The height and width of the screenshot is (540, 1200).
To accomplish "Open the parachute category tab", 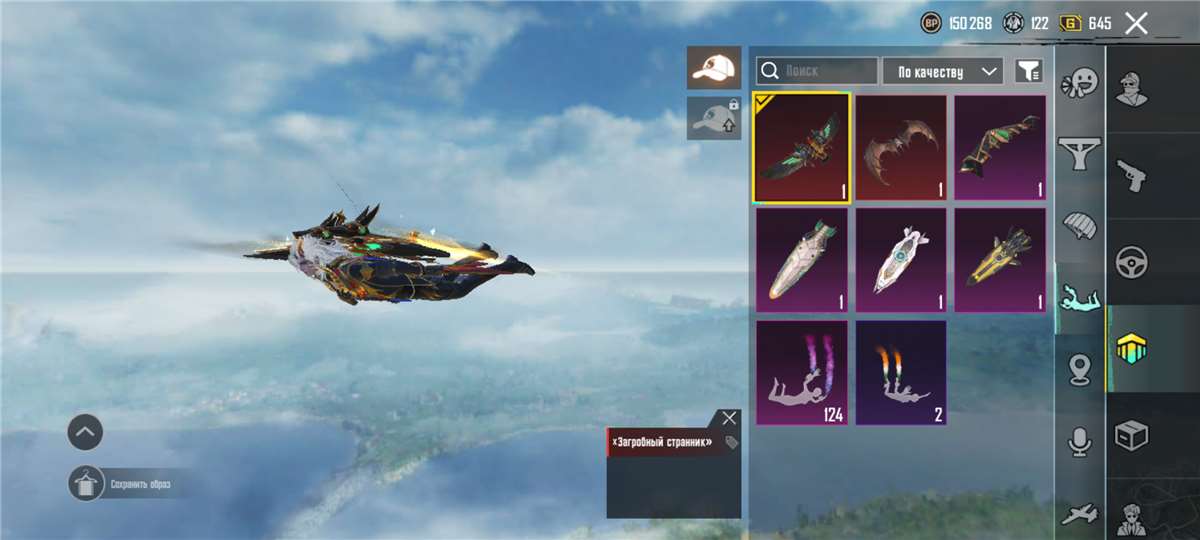I will (x=1080, y=225).
